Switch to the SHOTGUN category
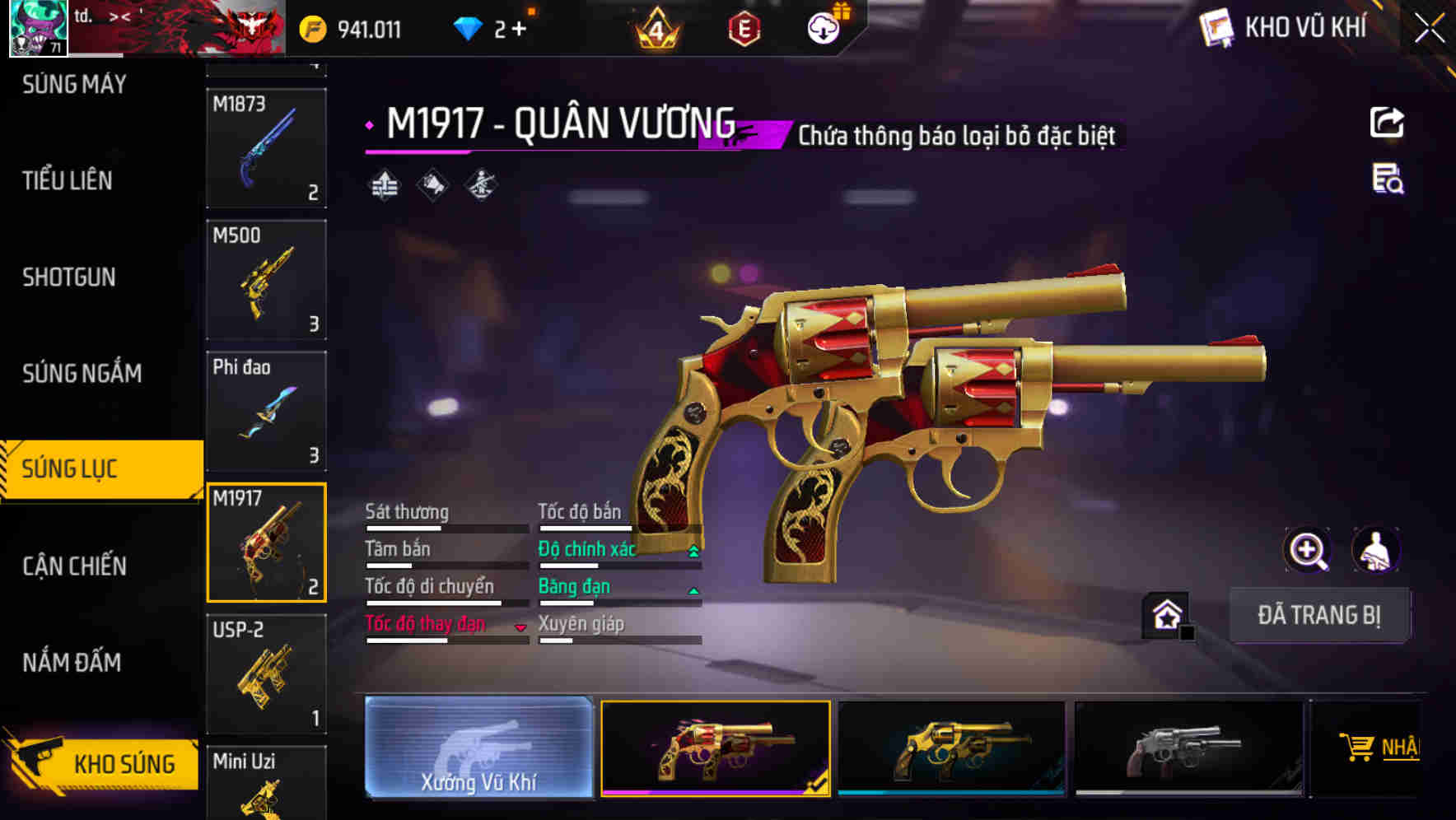 (69, 277)
